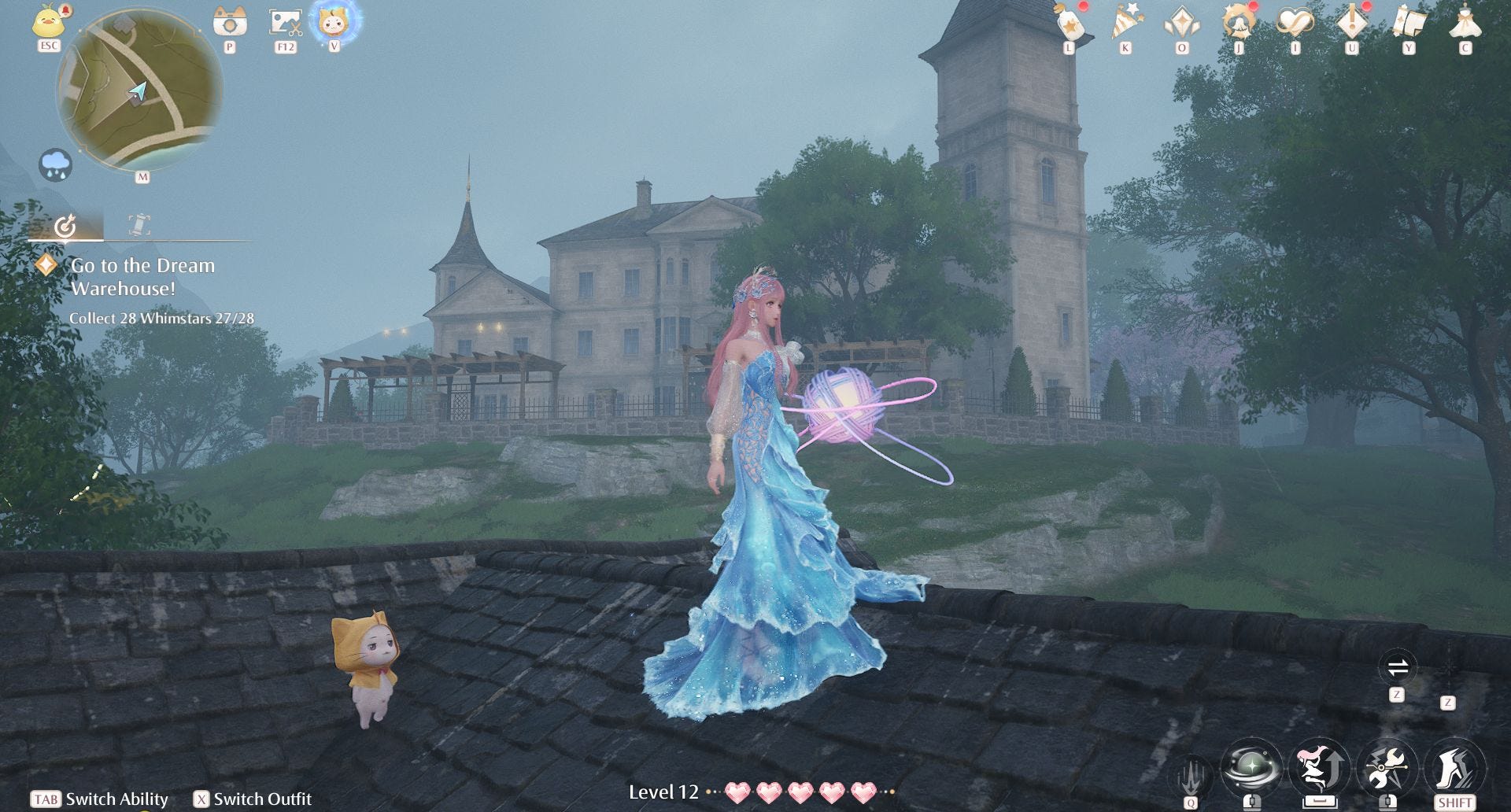Click the rainy weather cloud icon
Viewport: 1511px width, 812px height.
56,165
